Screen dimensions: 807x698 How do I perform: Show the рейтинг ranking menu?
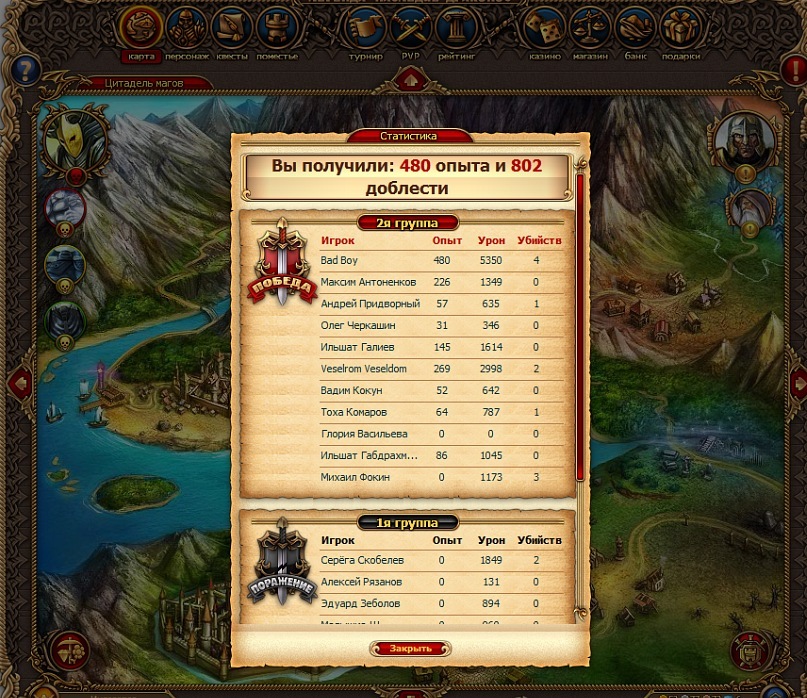tap(456, 30)
